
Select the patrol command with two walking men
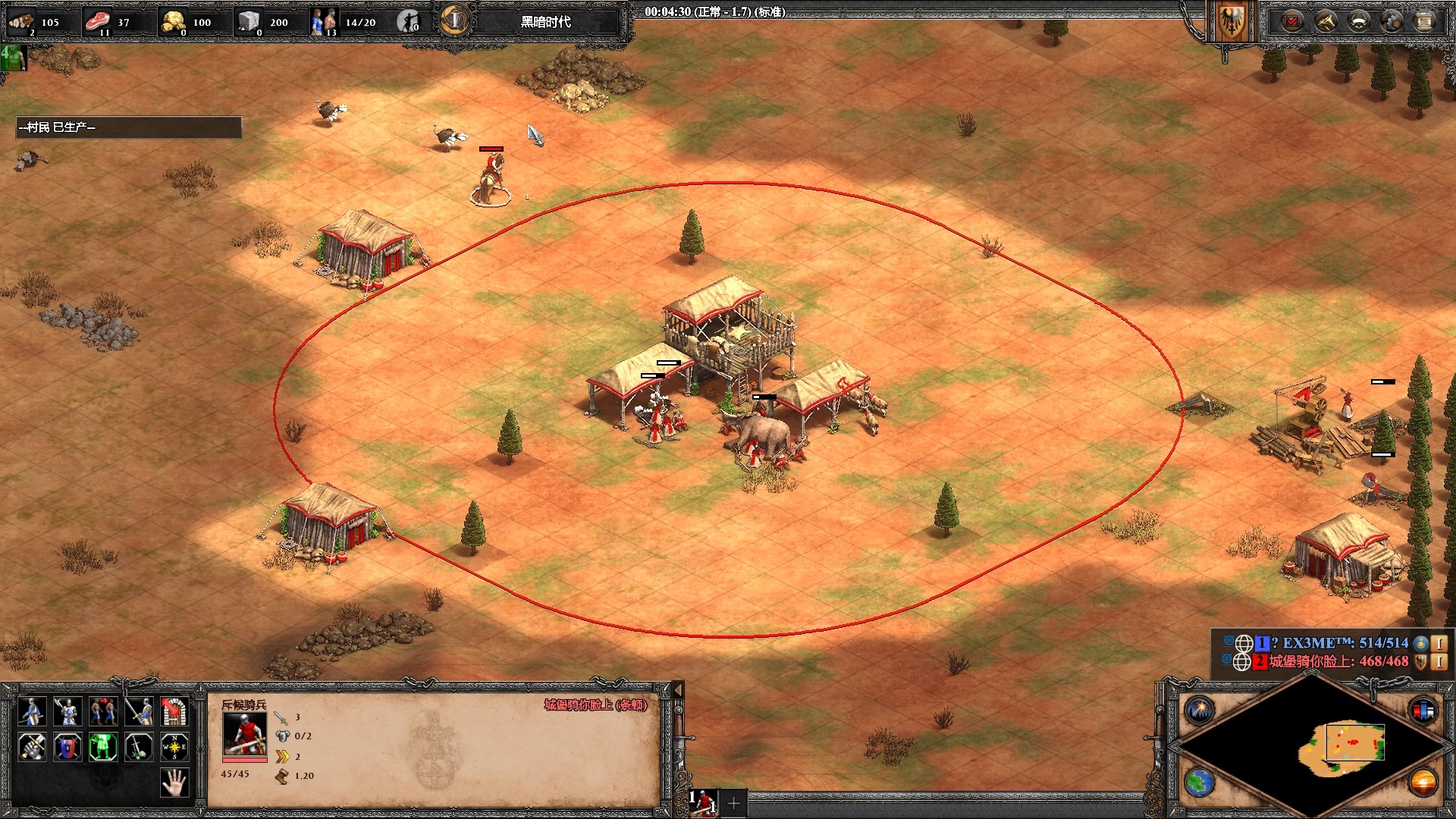(103, 712)
